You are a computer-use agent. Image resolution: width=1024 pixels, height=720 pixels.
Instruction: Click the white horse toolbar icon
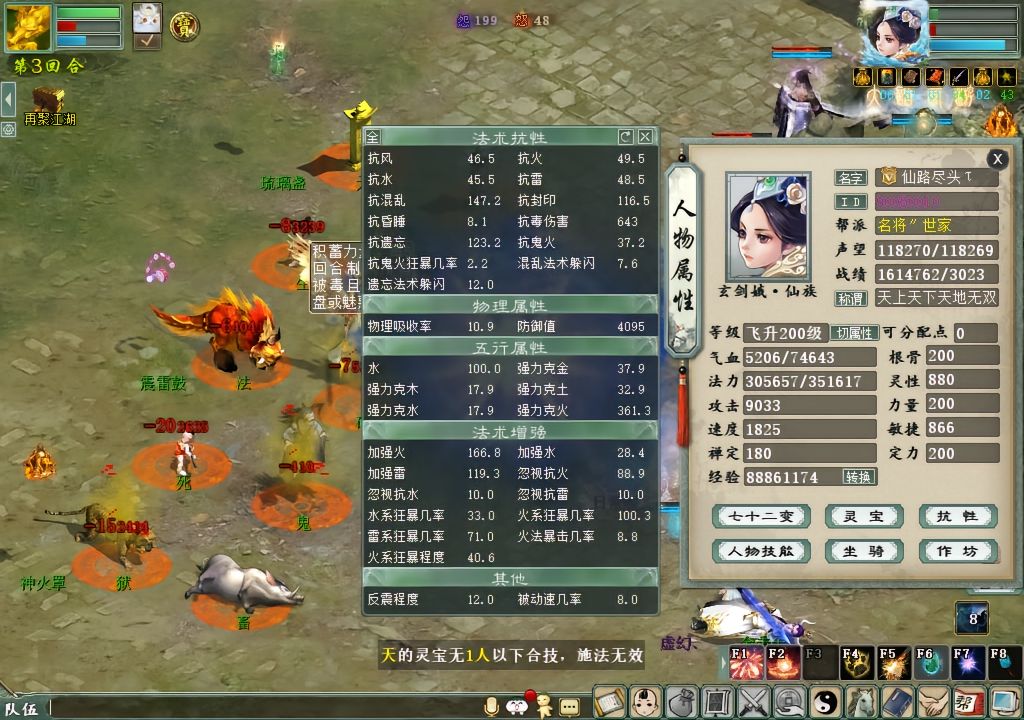[861, 701]
